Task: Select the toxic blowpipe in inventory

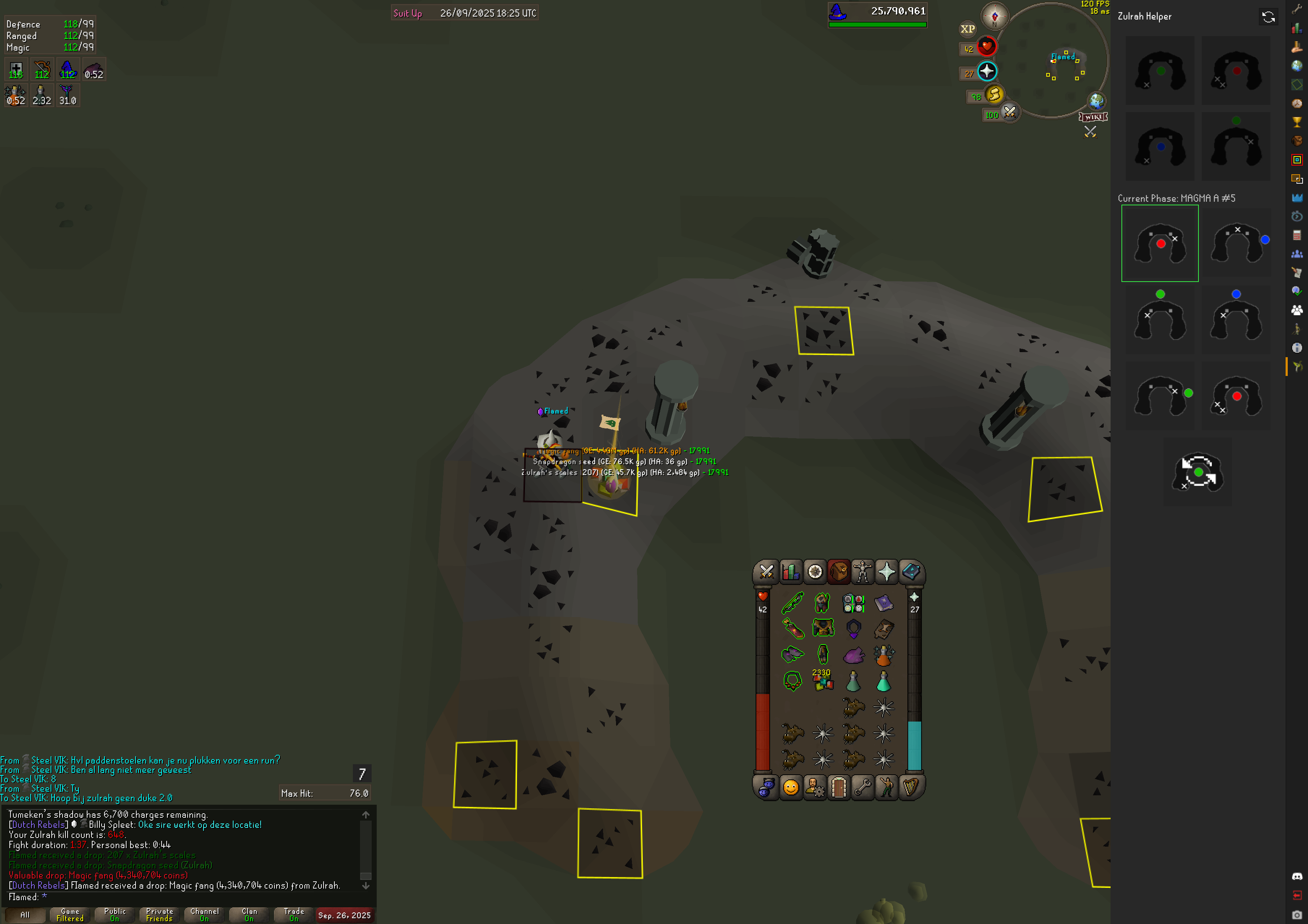Action: click(792, 603)
